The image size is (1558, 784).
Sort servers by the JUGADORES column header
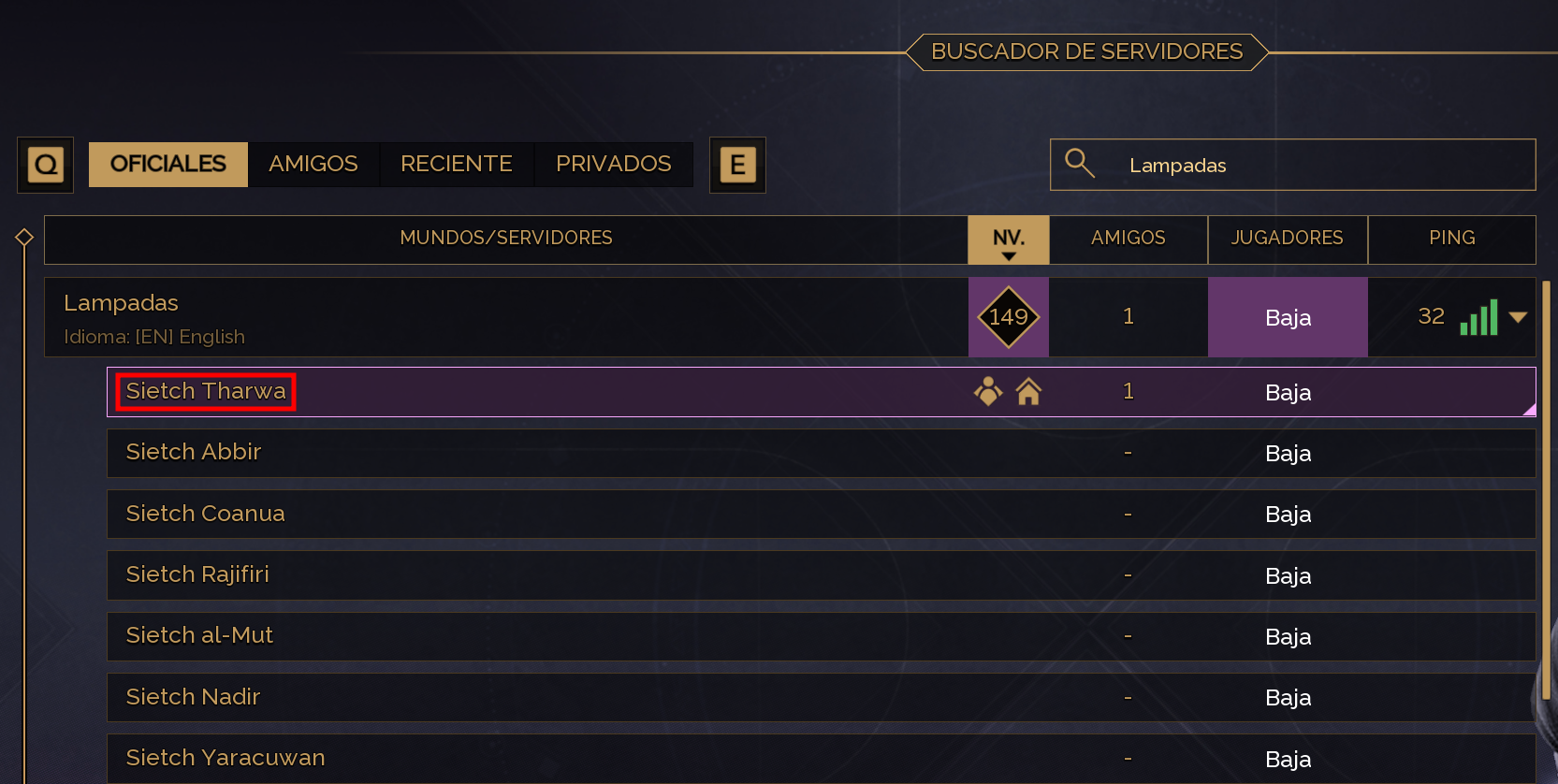[1288, 239]
